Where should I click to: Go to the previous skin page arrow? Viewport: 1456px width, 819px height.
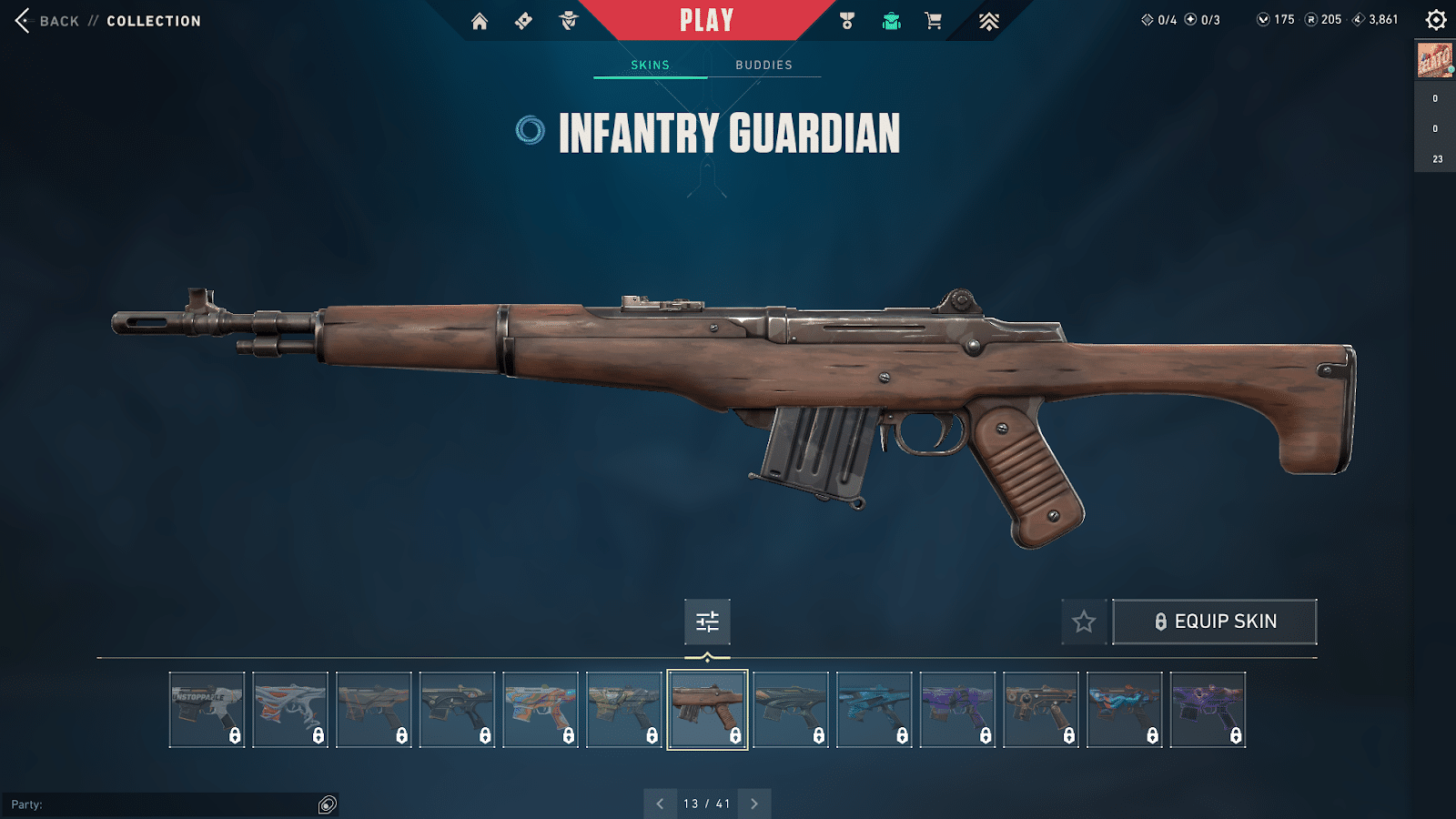tap(661, 804)
